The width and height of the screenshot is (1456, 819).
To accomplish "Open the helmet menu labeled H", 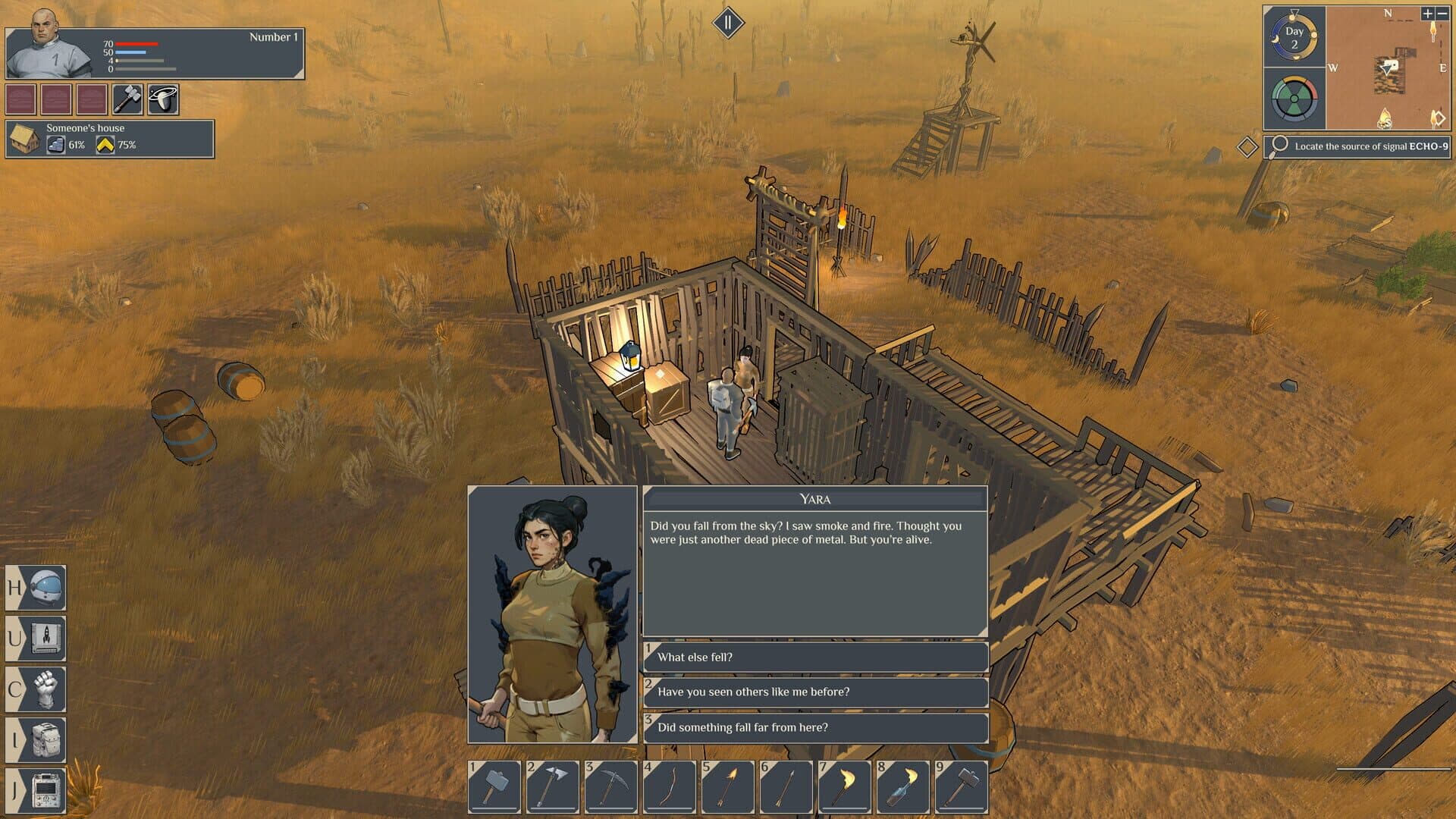I will tap(36, 588).
